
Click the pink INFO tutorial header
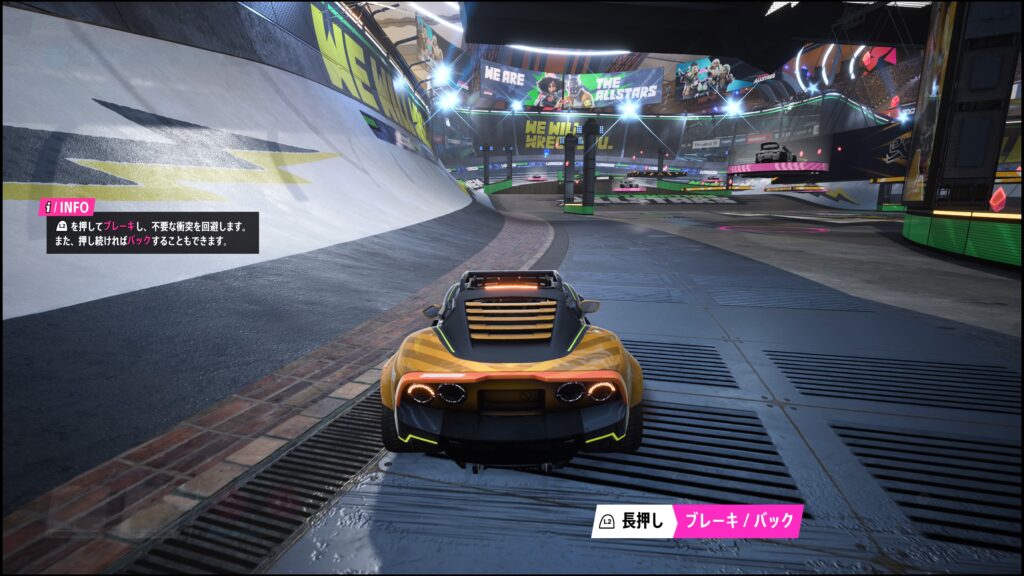point(67,207)
